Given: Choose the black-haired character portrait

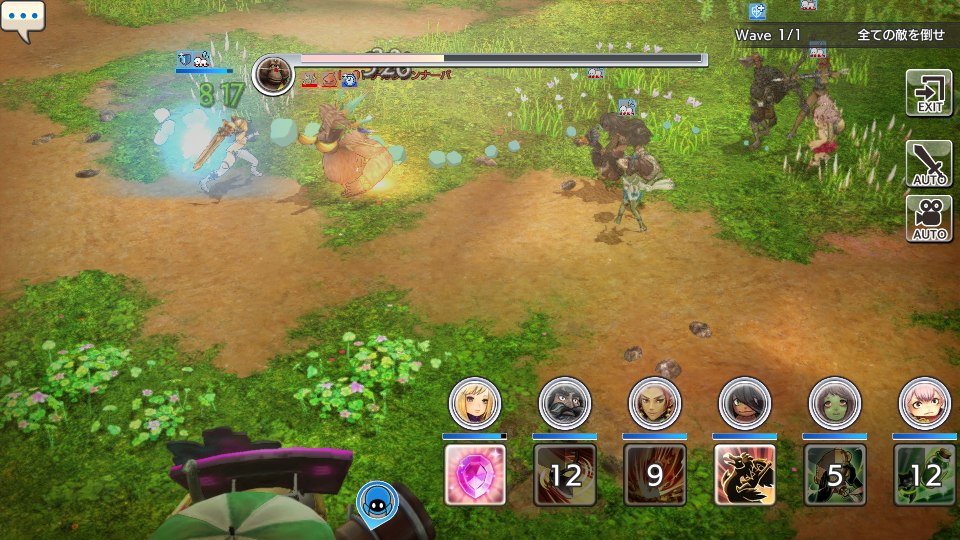Looking at the screenshot, I should click(x=745, y=403).
